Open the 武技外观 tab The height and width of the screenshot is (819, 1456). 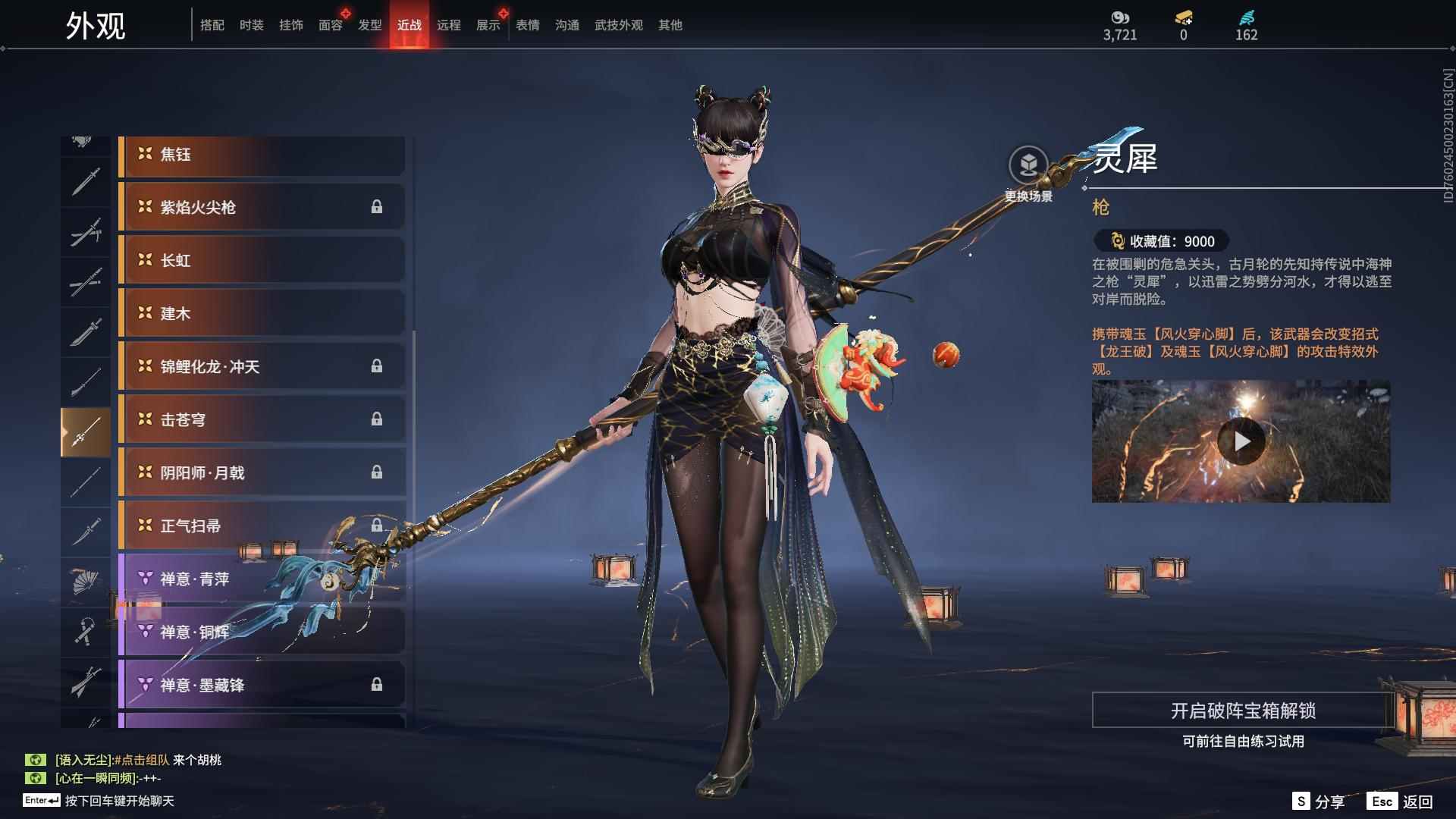618,25
